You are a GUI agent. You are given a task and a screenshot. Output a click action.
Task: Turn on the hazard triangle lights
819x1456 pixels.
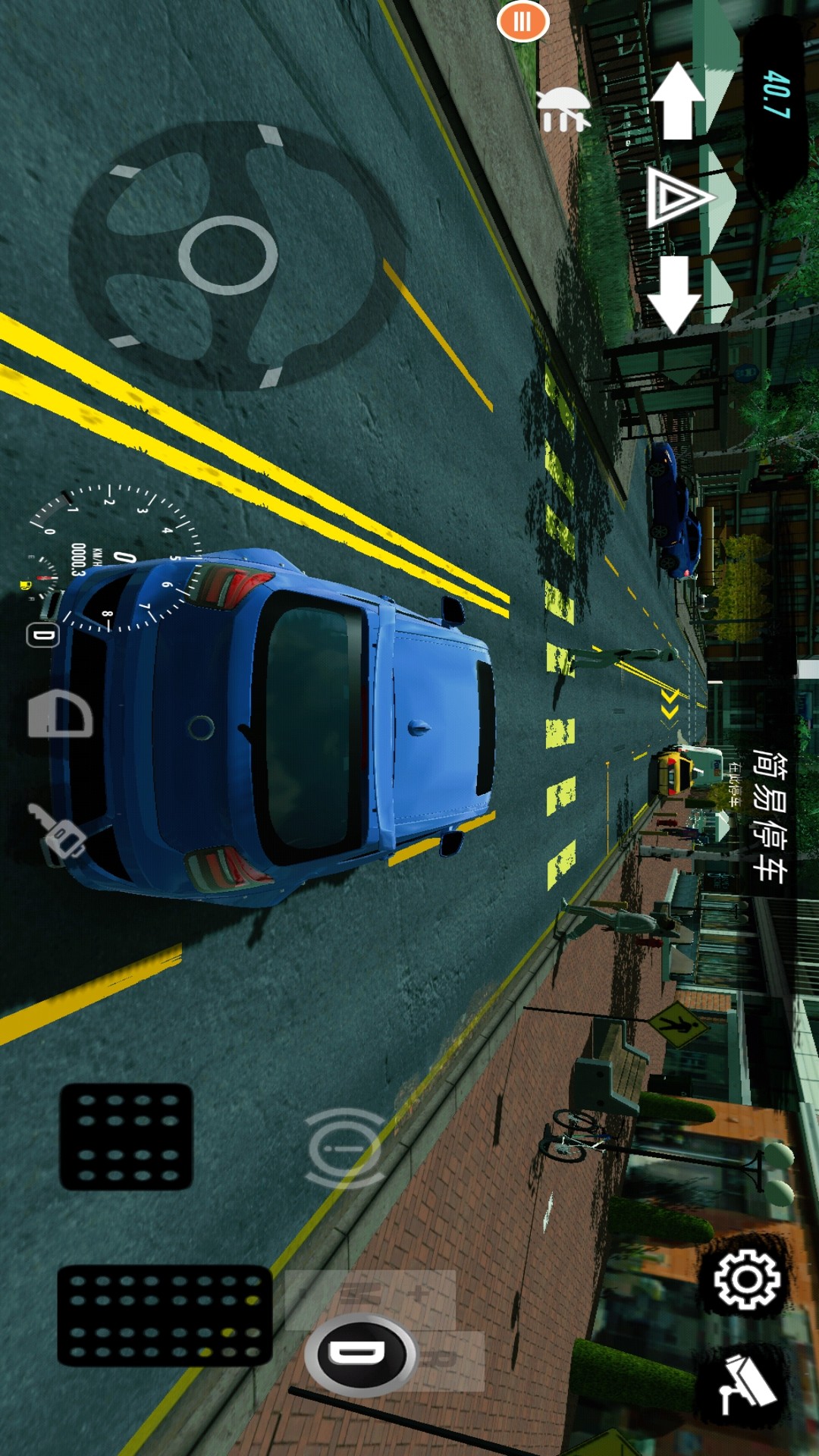point(678,198)
